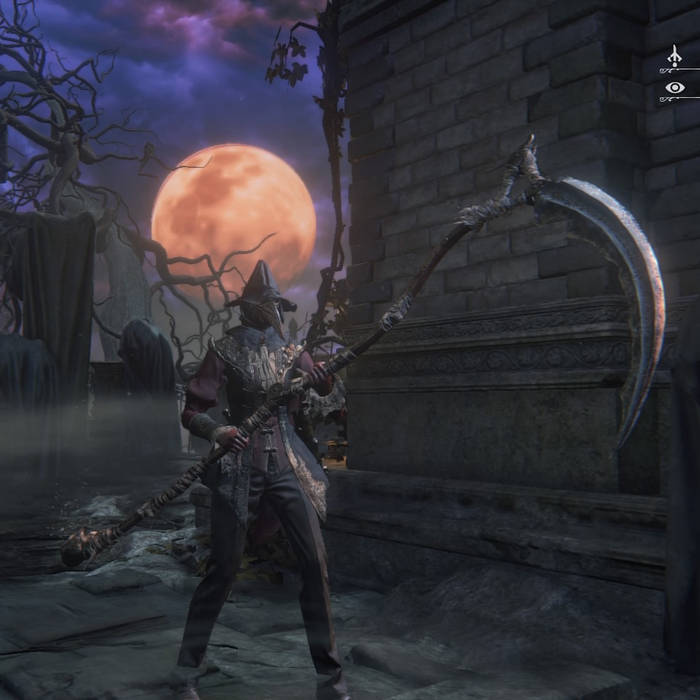This screenshot has width=700, height=700.
Task: Select the Insight eye icon
Action: tap(675, 88)
